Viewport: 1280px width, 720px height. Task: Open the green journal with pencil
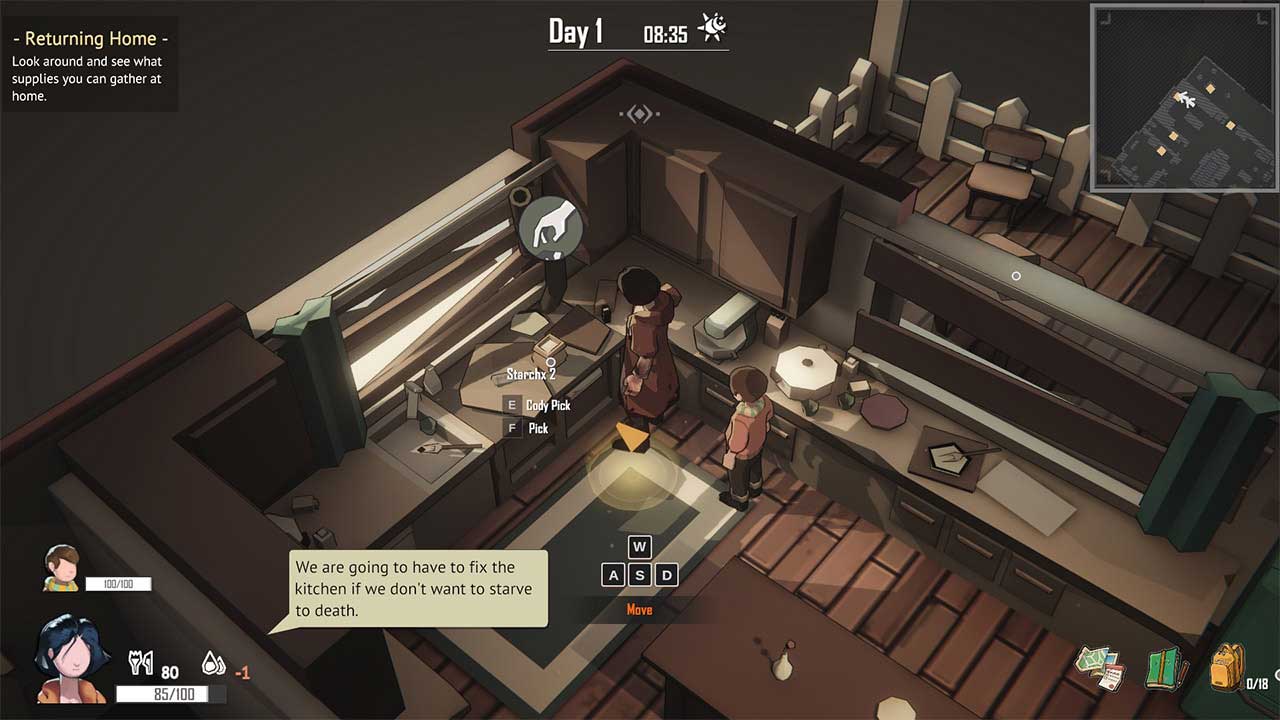[x=1163, y=668]
